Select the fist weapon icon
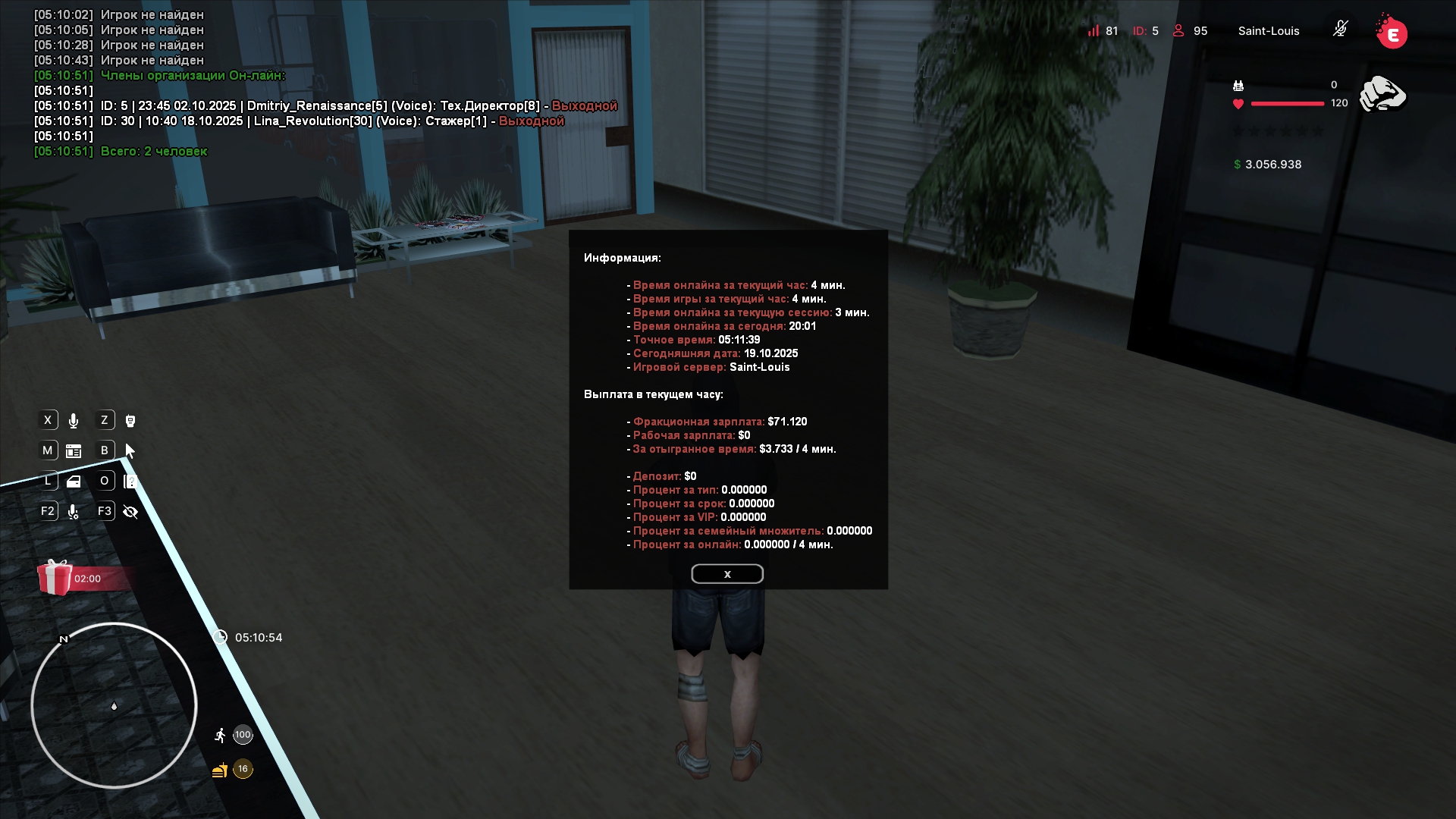 [x=1382, y=95]
